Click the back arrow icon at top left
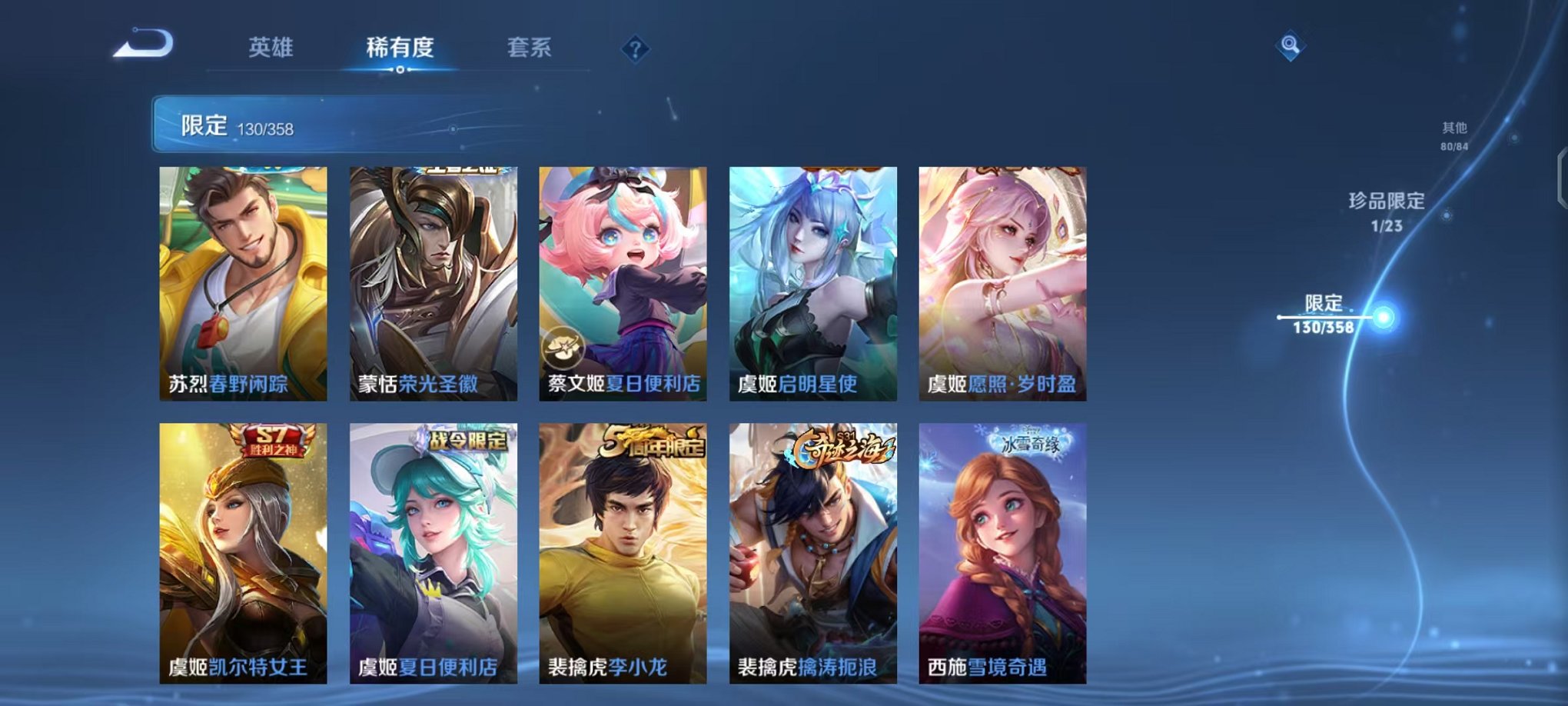This screenshot has height=706, width=1568. point(144,42)
